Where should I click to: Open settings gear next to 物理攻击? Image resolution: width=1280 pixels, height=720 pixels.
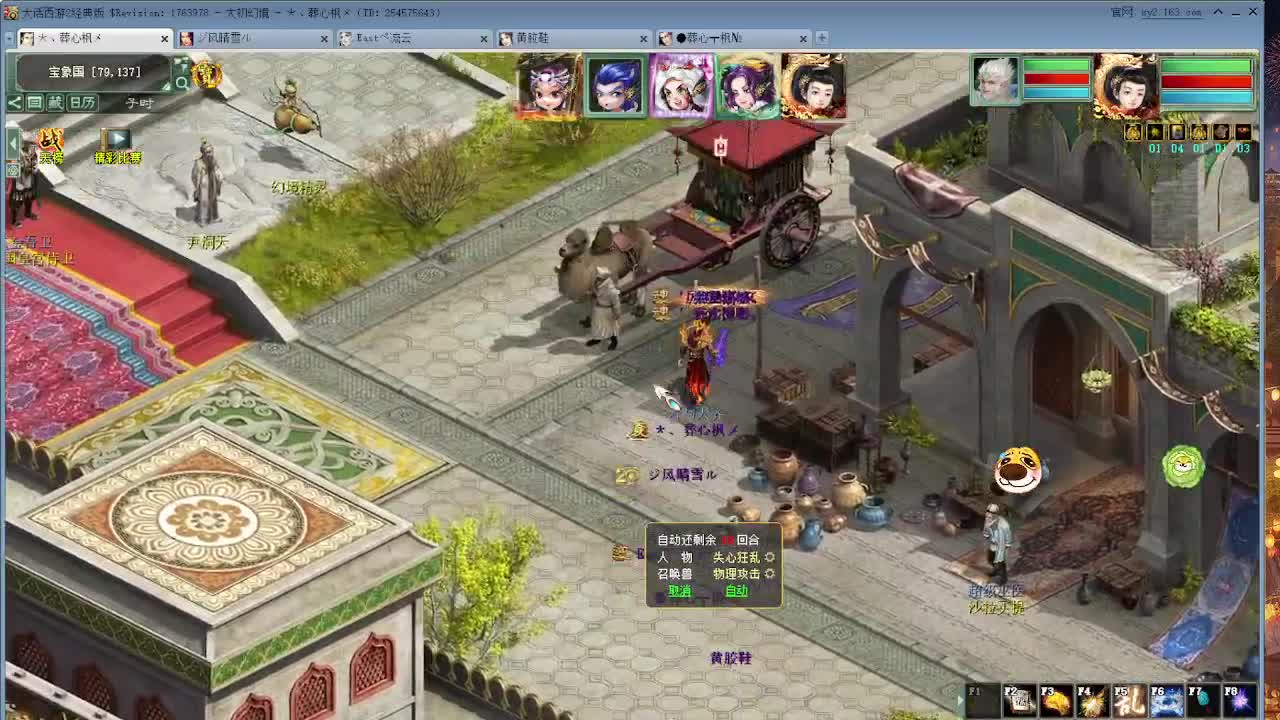click(x=769, y=574)
